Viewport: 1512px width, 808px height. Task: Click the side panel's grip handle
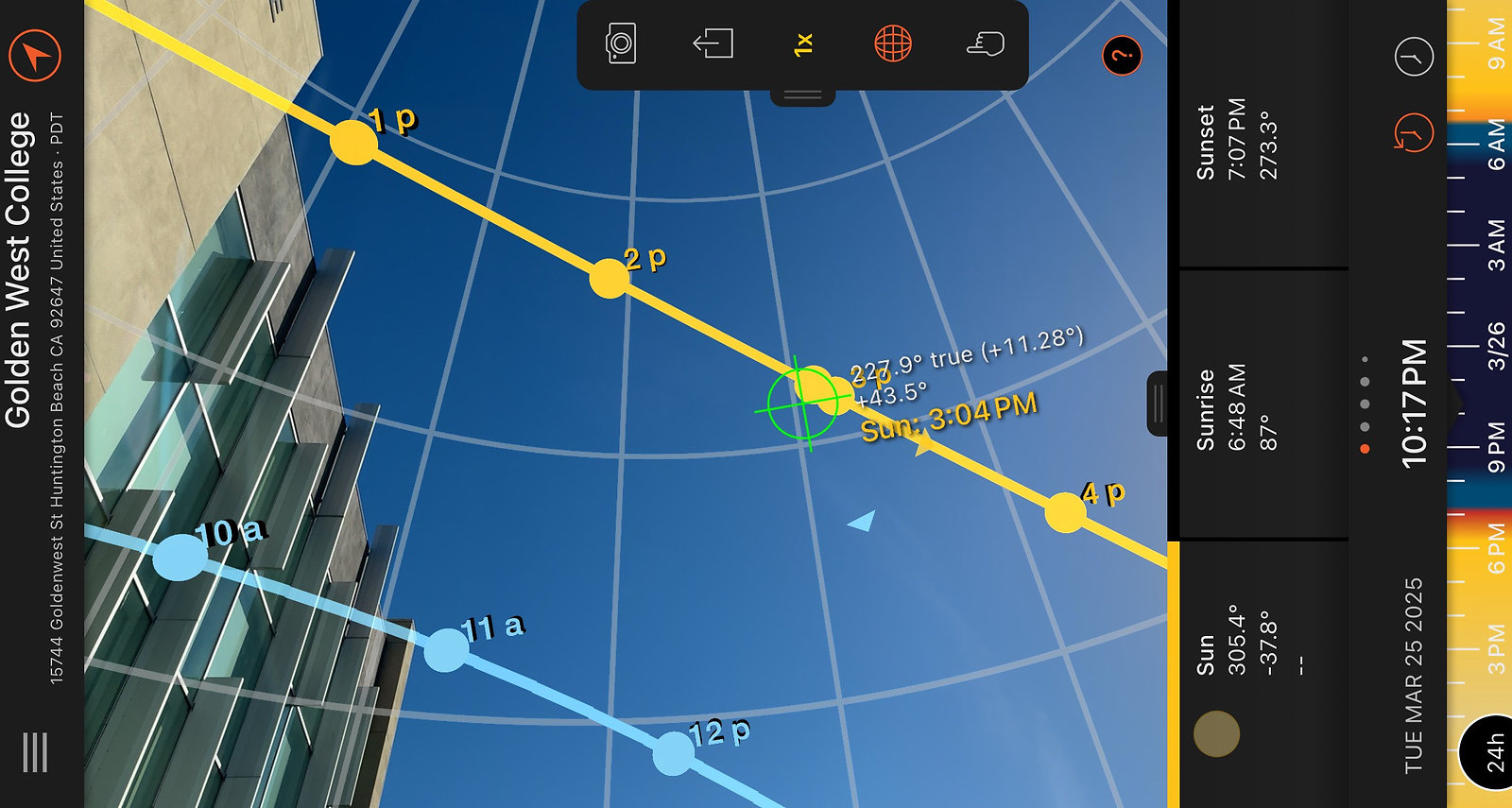(1158, 404)
